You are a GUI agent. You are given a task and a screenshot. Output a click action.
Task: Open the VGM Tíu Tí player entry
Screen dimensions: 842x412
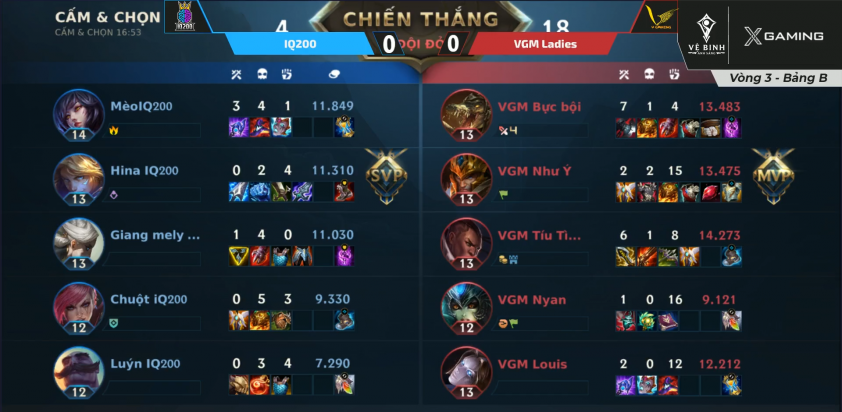click(x=540, y=236)
